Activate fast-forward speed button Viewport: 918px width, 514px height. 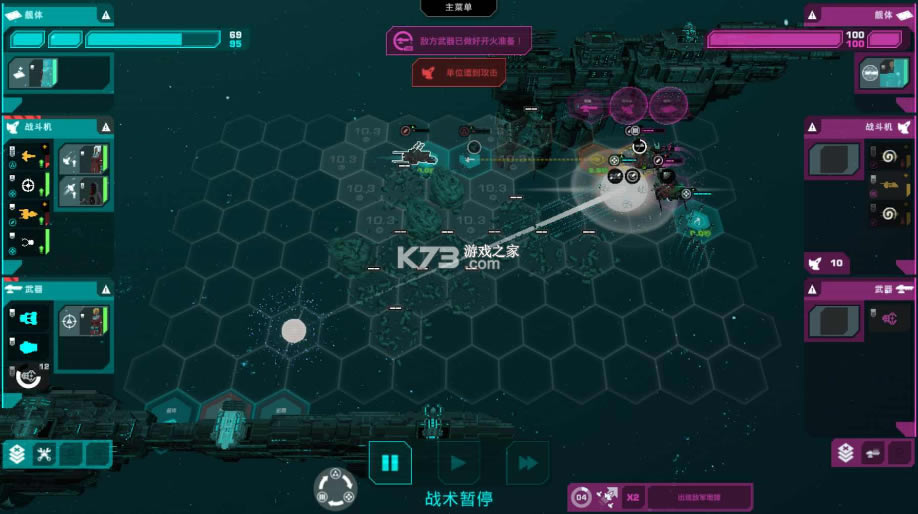click(x=527, y=463)
